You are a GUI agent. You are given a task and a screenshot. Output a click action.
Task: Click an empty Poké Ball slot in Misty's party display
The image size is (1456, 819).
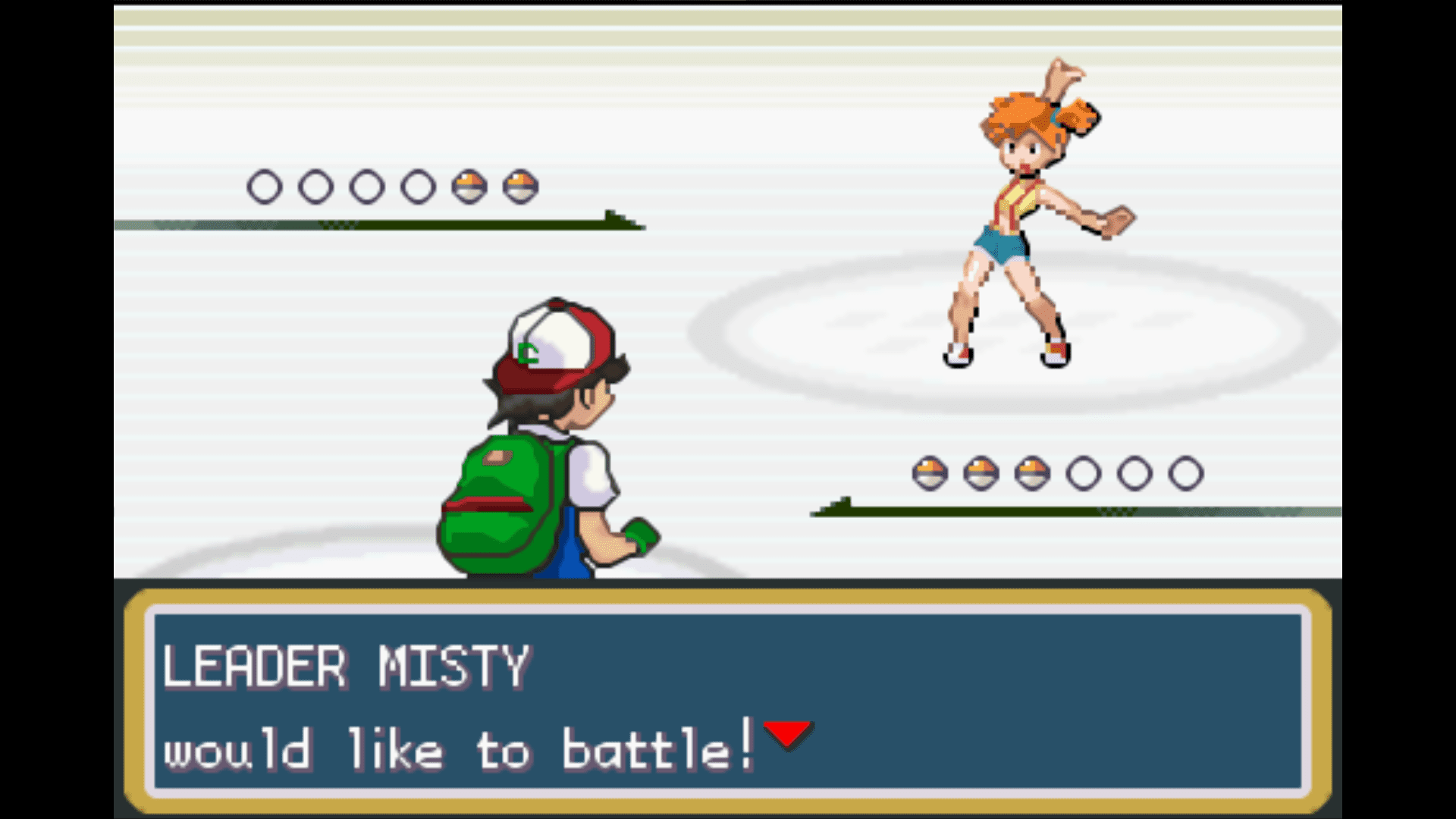pyautogui.click(x=265, y=186)
